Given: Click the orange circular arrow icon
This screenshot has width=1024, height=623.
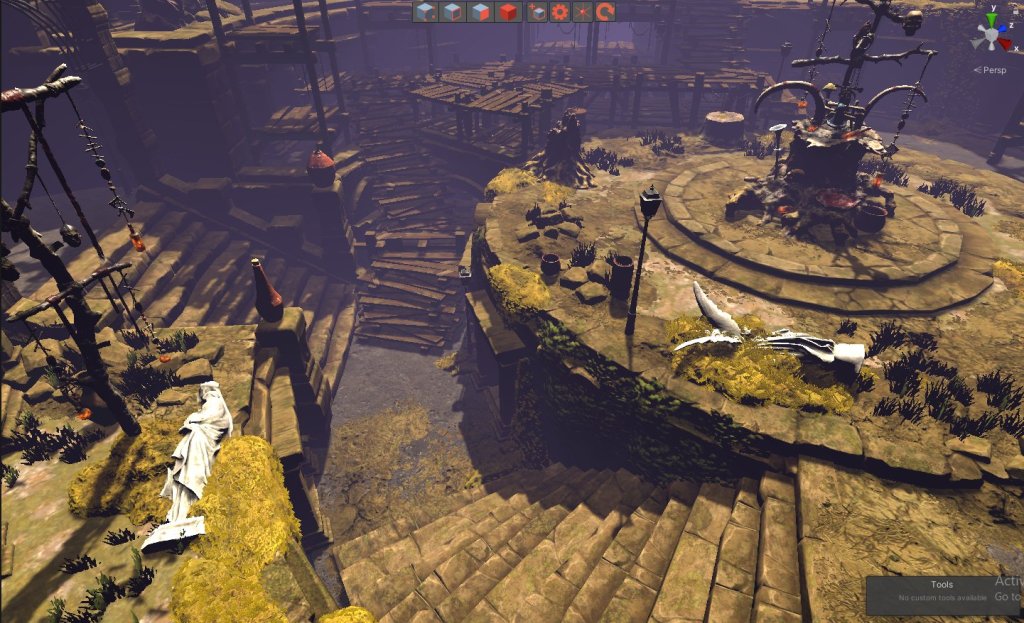Looking at the screenshot, I should point(604,12).
